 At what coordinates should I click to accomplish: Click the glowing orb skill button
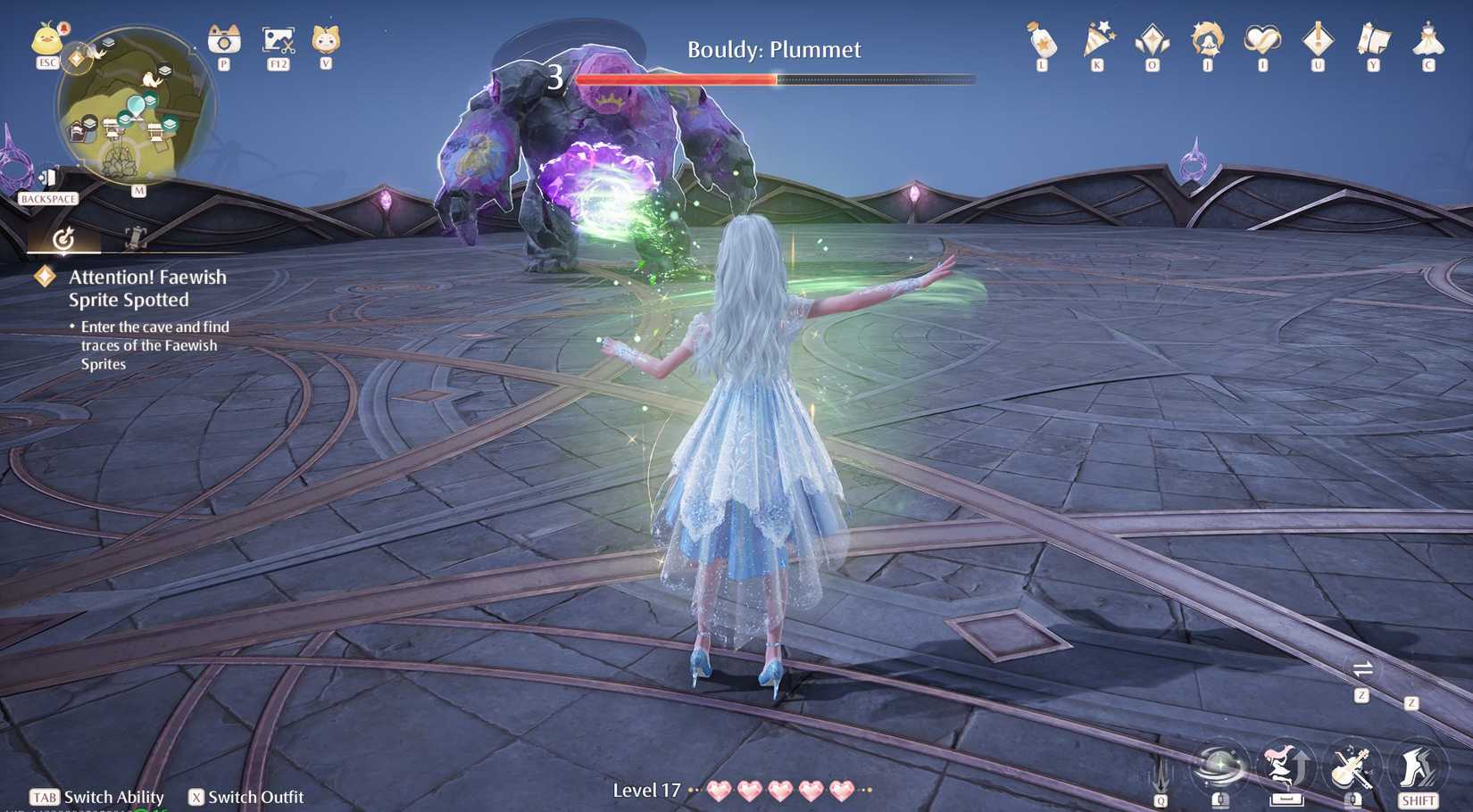click(x=1221, y=766)
